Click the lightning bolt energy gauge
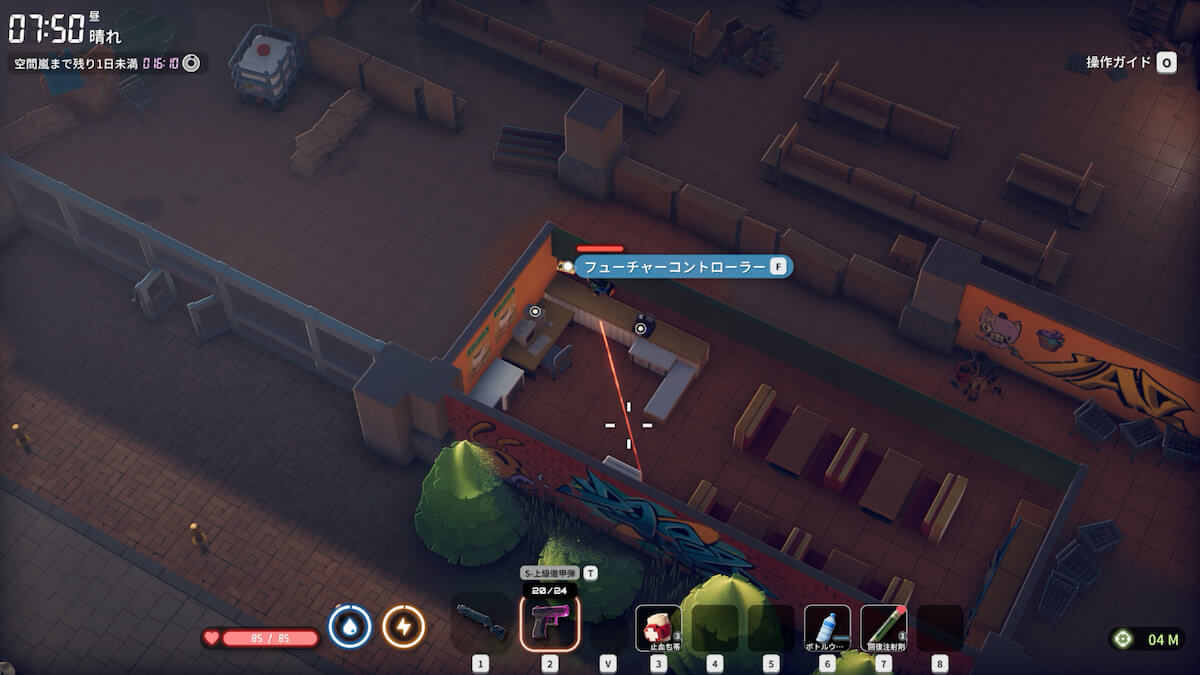1200x675 pixels. [x=404, y=627]
